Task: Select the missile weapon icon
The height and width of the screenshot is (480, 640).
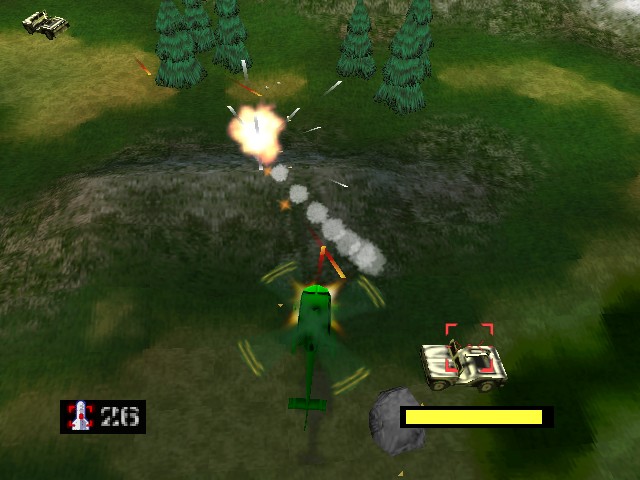Action: click(79, 416)
